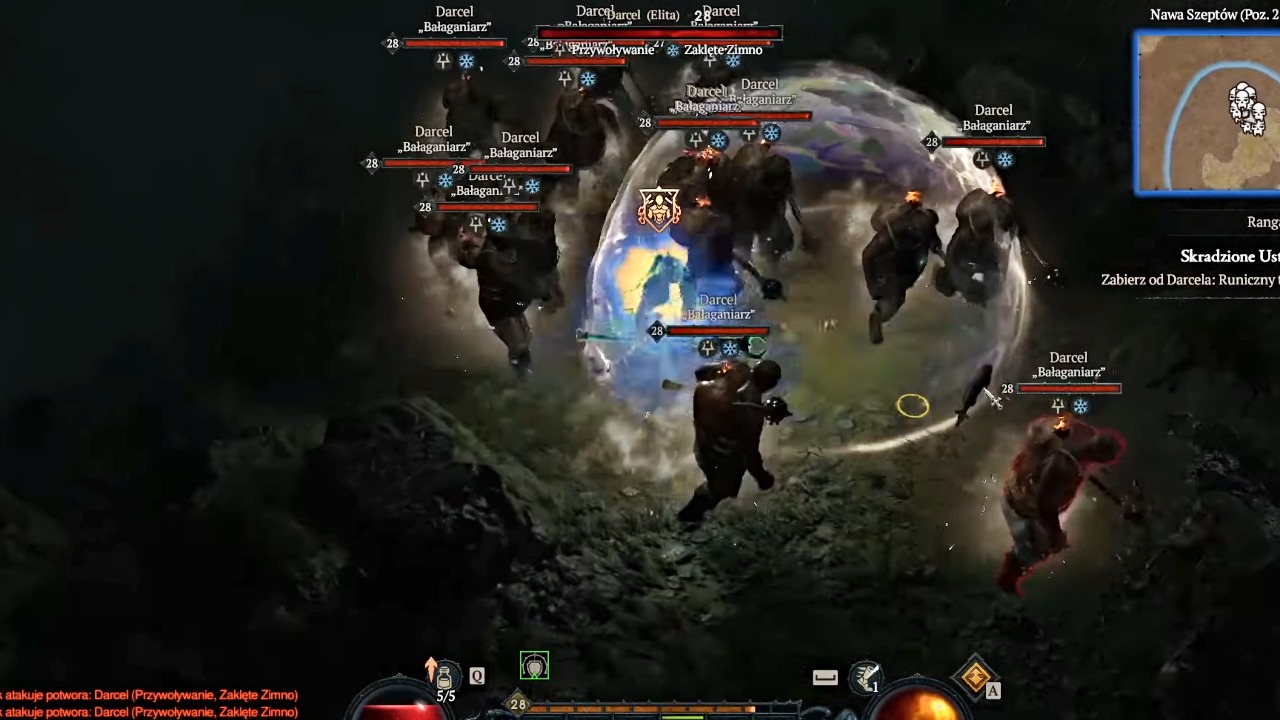
Task: Click the yellow circle marker on the ground
Action: tap(913, 405)
